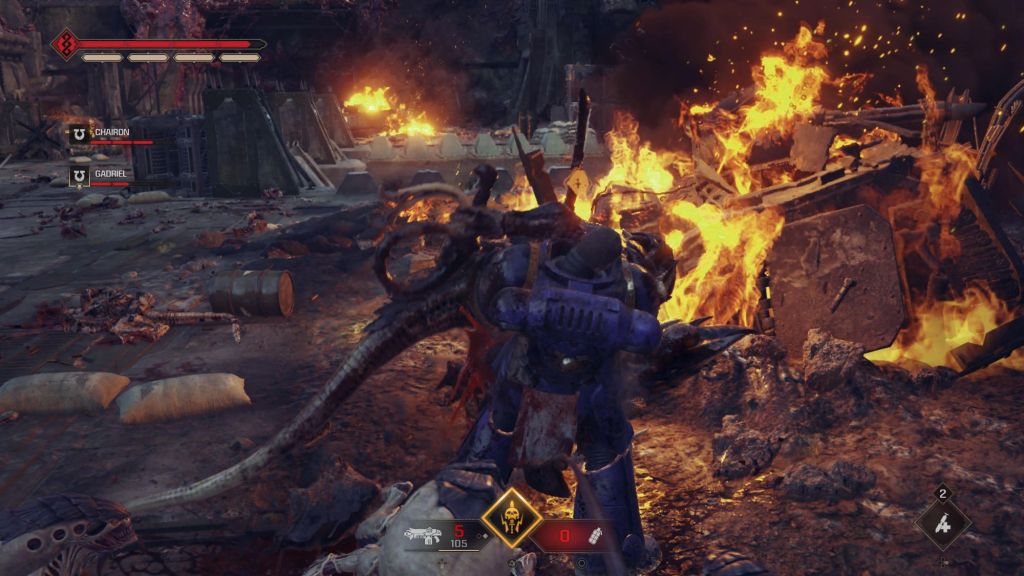
Task: Use the medicae stimm diamond icon
Action: click(x=942, y=523)
